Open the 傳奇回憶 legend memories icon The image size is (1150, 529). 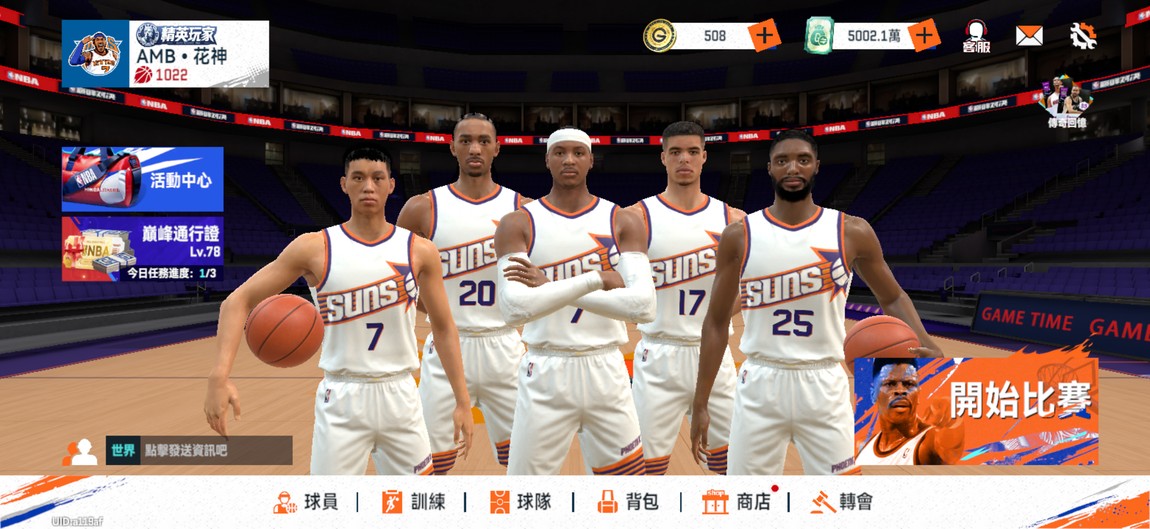(x=1064, y=100)
